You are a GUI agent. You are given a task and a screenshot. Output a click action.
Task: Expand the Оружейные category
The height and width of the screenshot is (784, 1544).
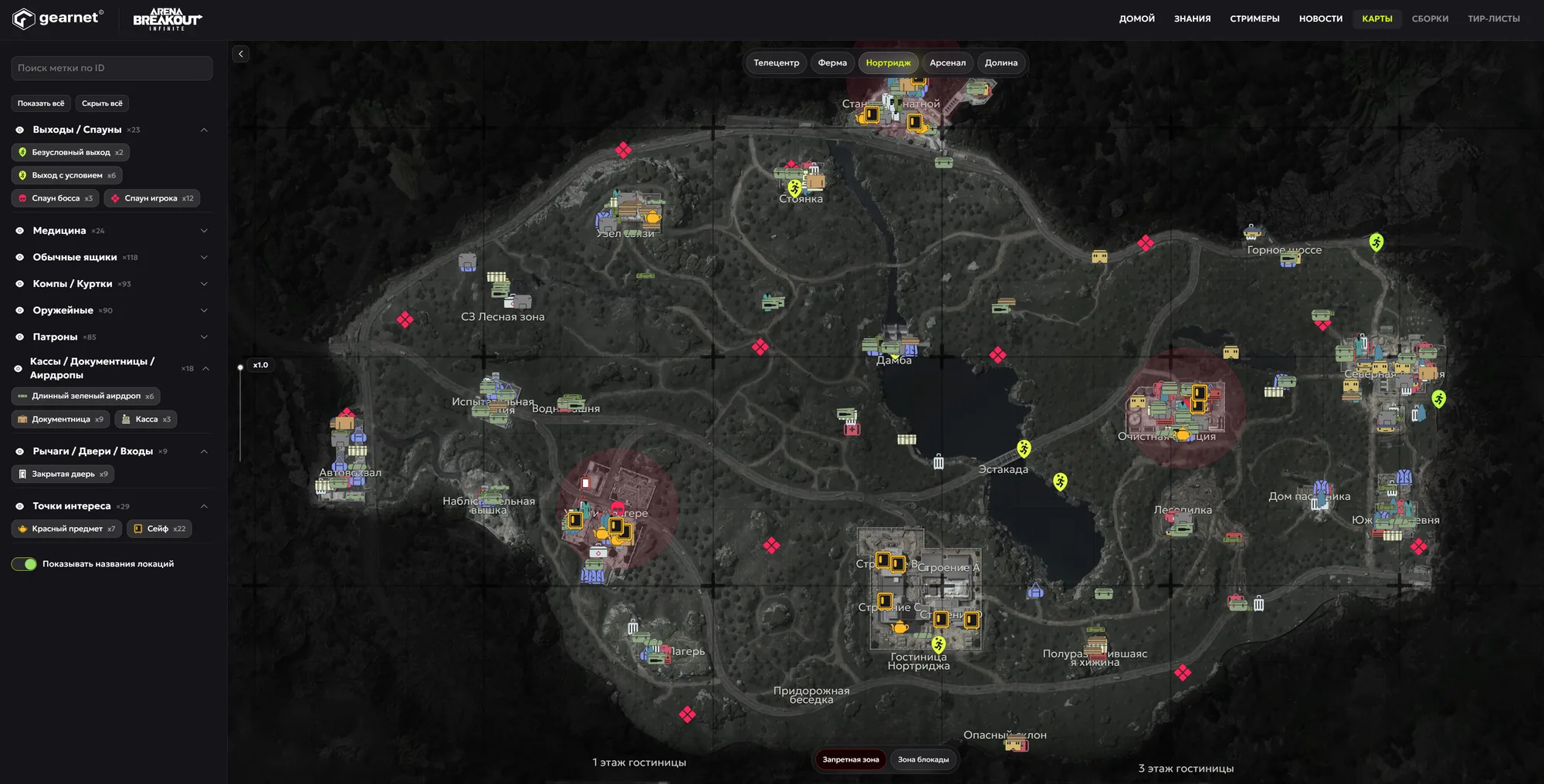tap(204, 310)
